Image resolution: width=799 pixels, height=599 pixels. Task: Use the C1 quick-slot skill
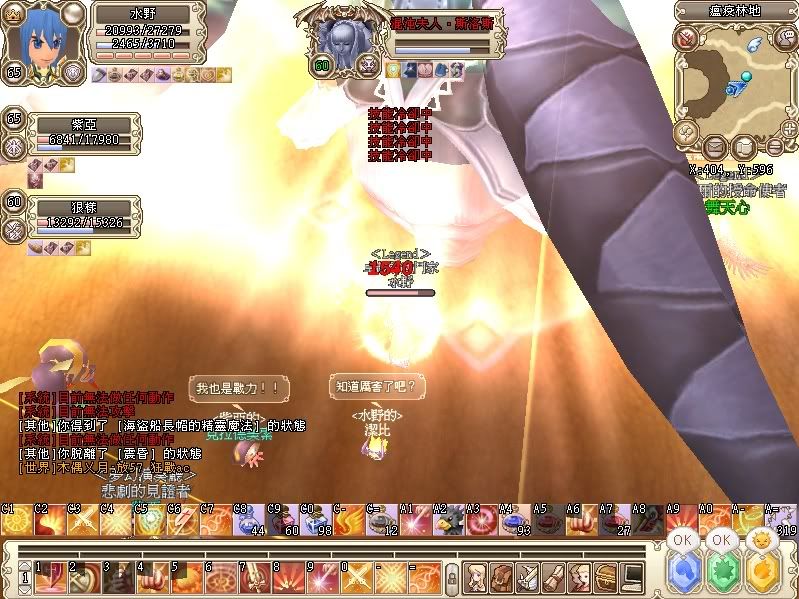(15, 523)
